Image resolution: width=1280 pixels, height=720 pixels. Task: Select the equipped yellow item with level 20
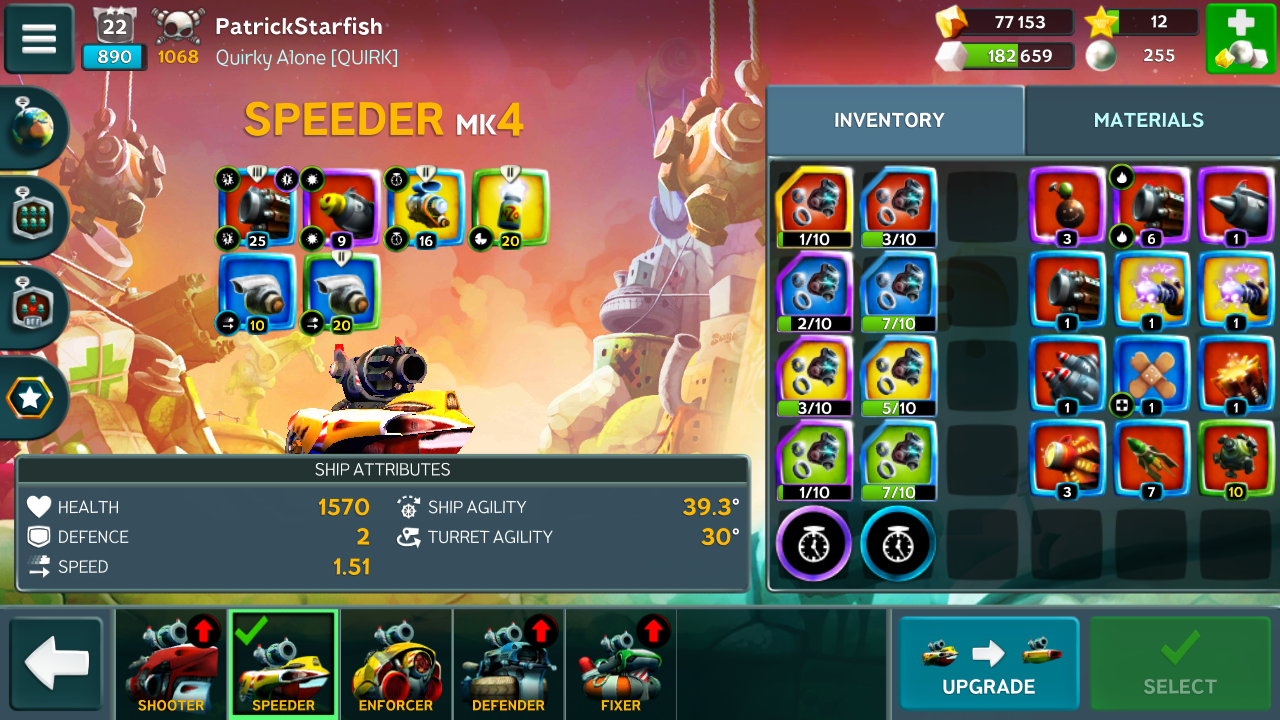coord(510,207)
